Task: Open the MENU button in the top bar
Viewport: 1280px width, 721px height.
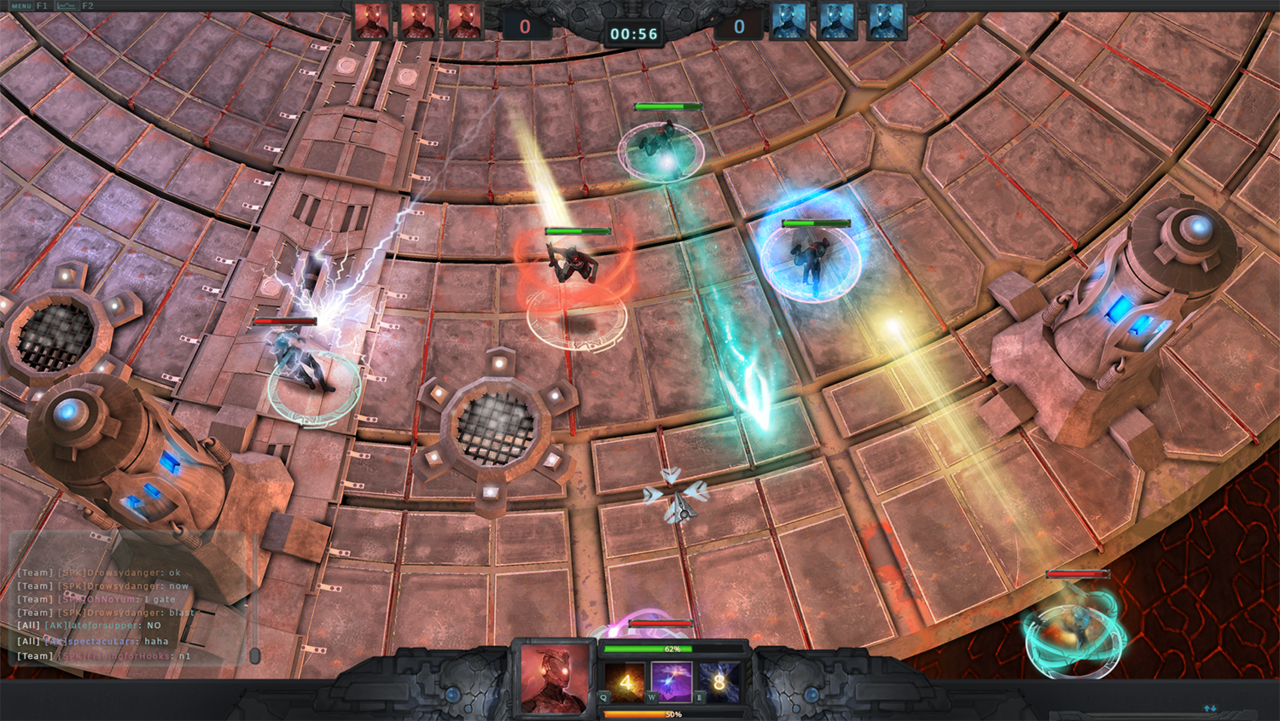Action: (20, 6)
